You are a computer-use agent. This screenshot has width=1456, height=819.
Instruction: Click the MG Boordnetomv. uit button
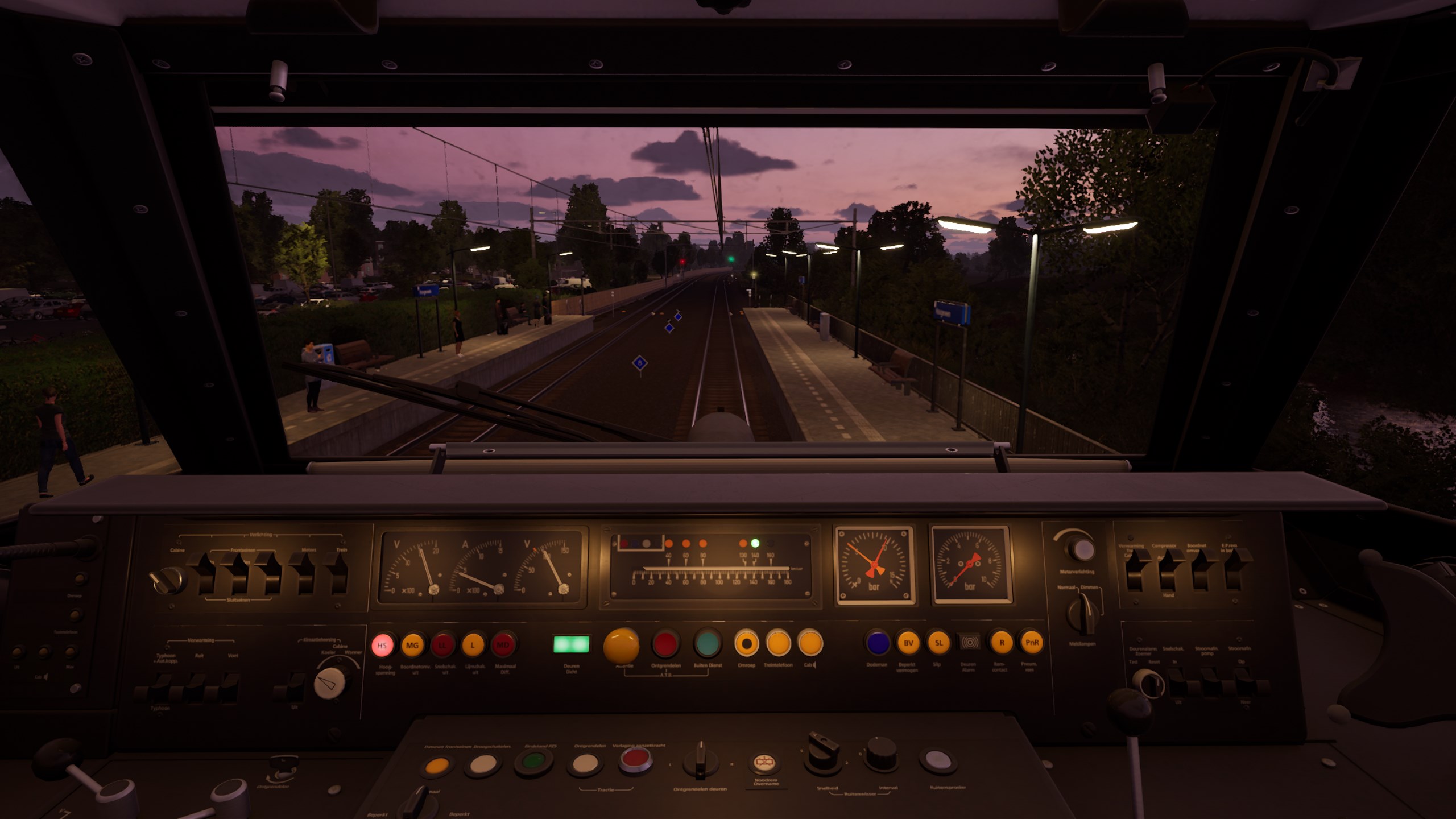click(x=412, y=646)
